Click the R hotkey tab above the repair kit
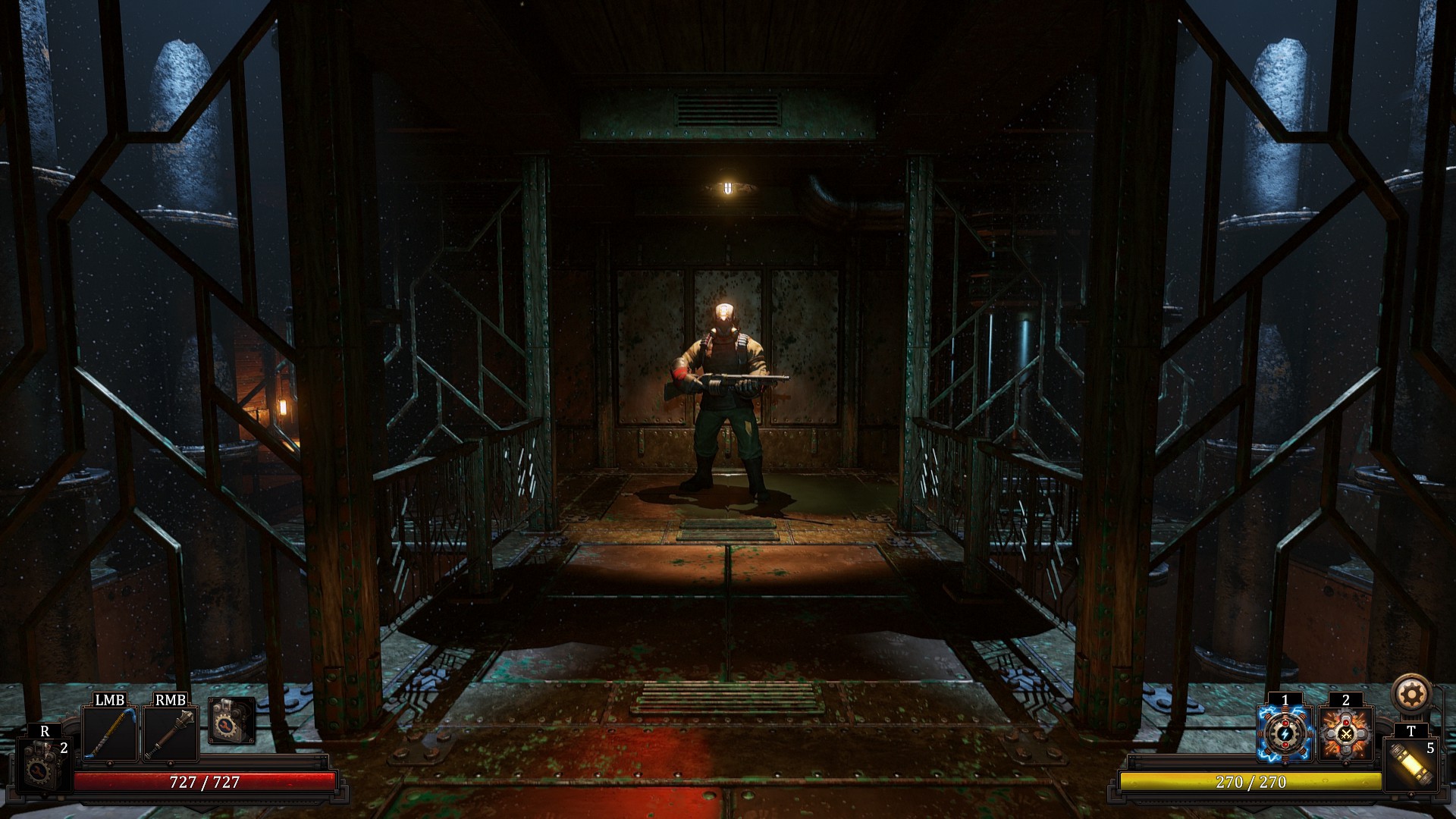The height and width of the screenshot is (819, 1456). (44, 730)
